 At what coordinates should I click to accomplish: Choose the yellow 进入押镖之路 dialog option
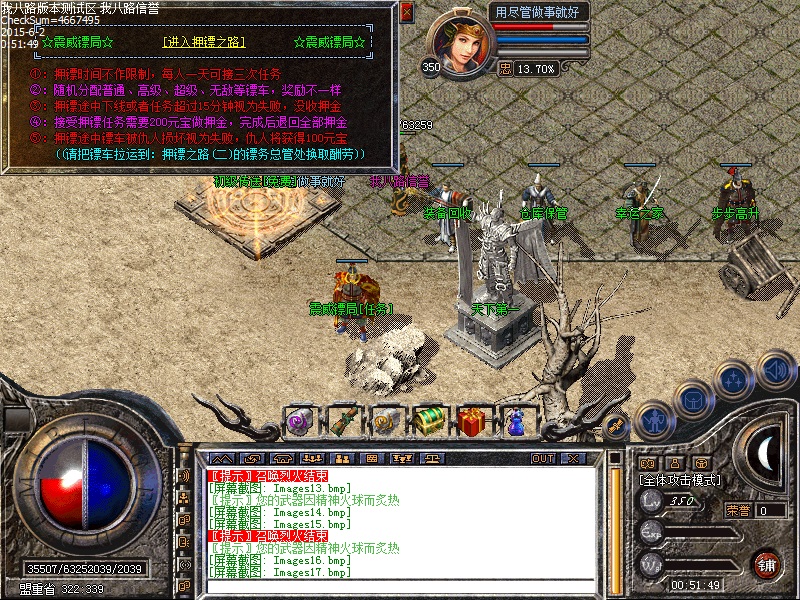coord(203,43)
